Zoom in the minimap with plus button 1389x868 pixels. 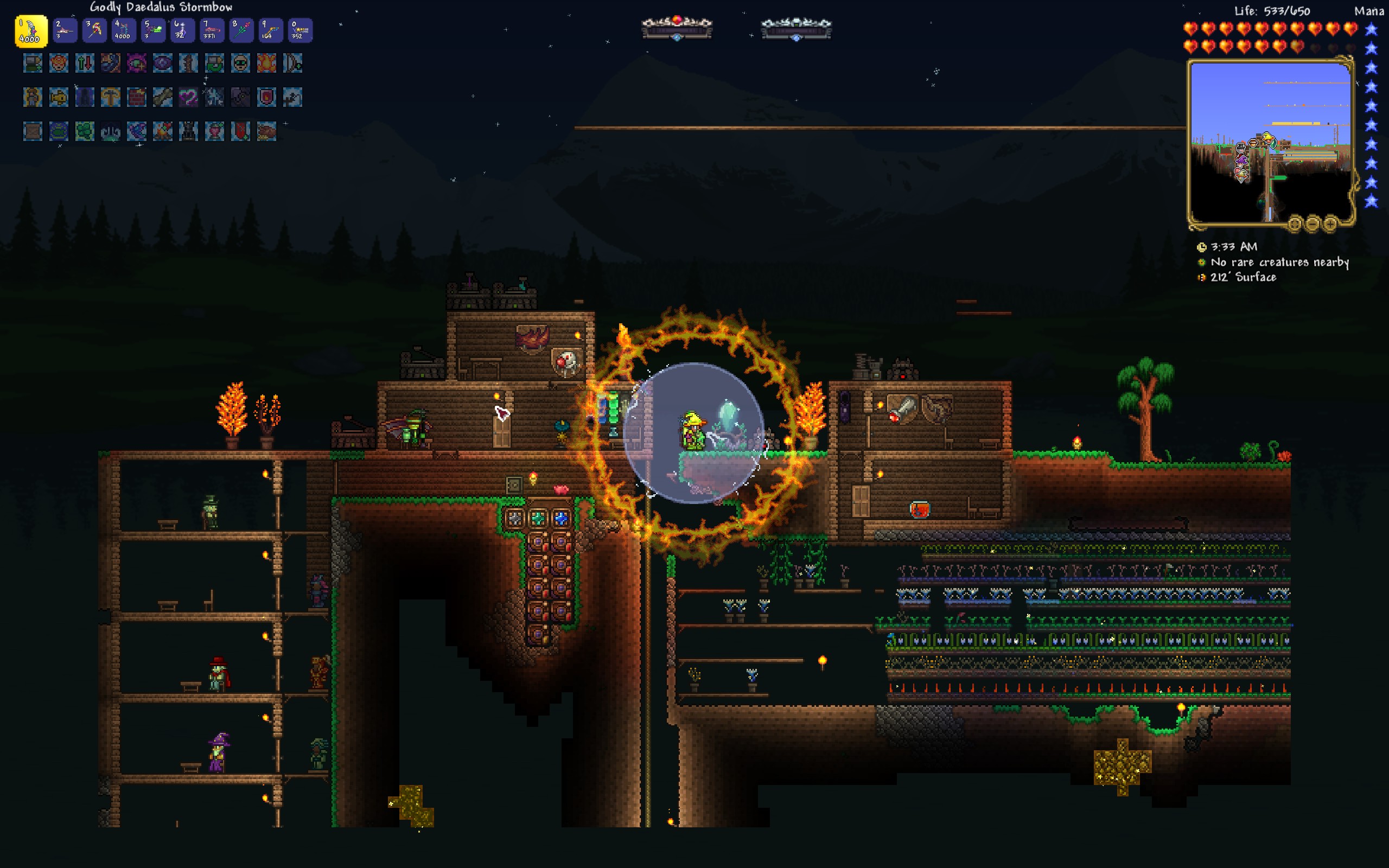[1330, 224]
